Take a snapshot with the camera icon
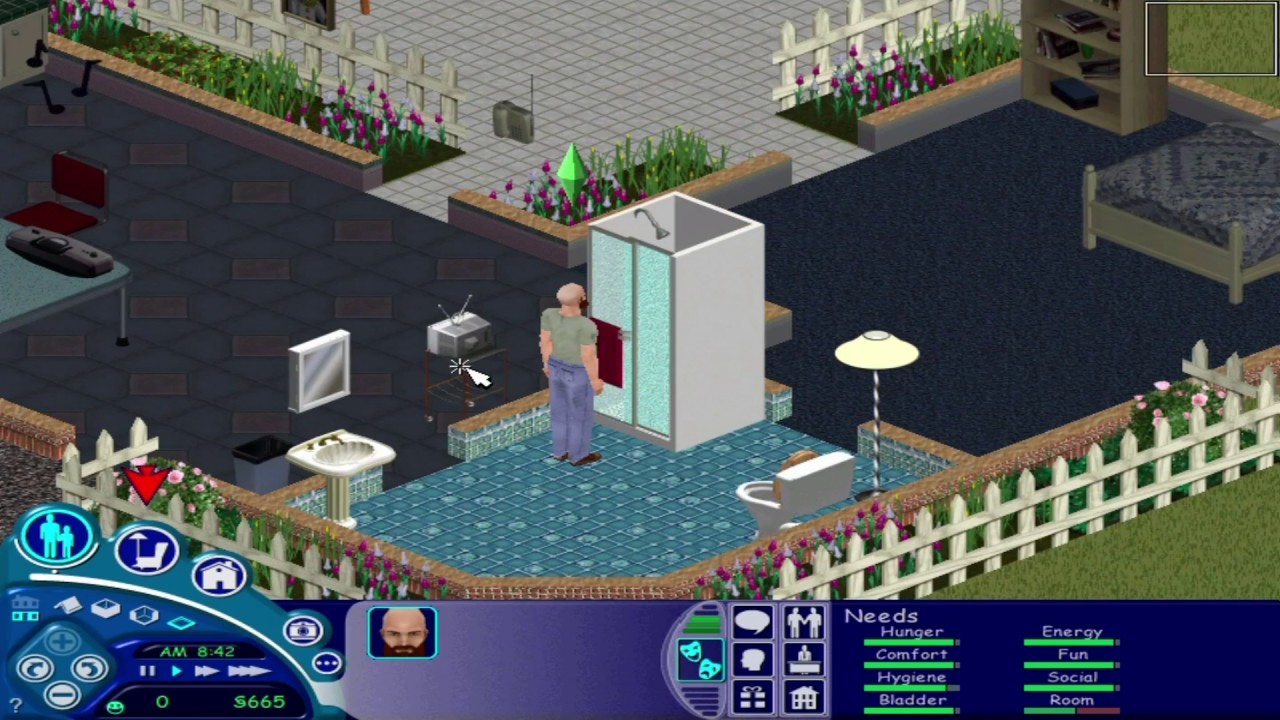Screen dimensions: 1280x720 tap(303, 630)
